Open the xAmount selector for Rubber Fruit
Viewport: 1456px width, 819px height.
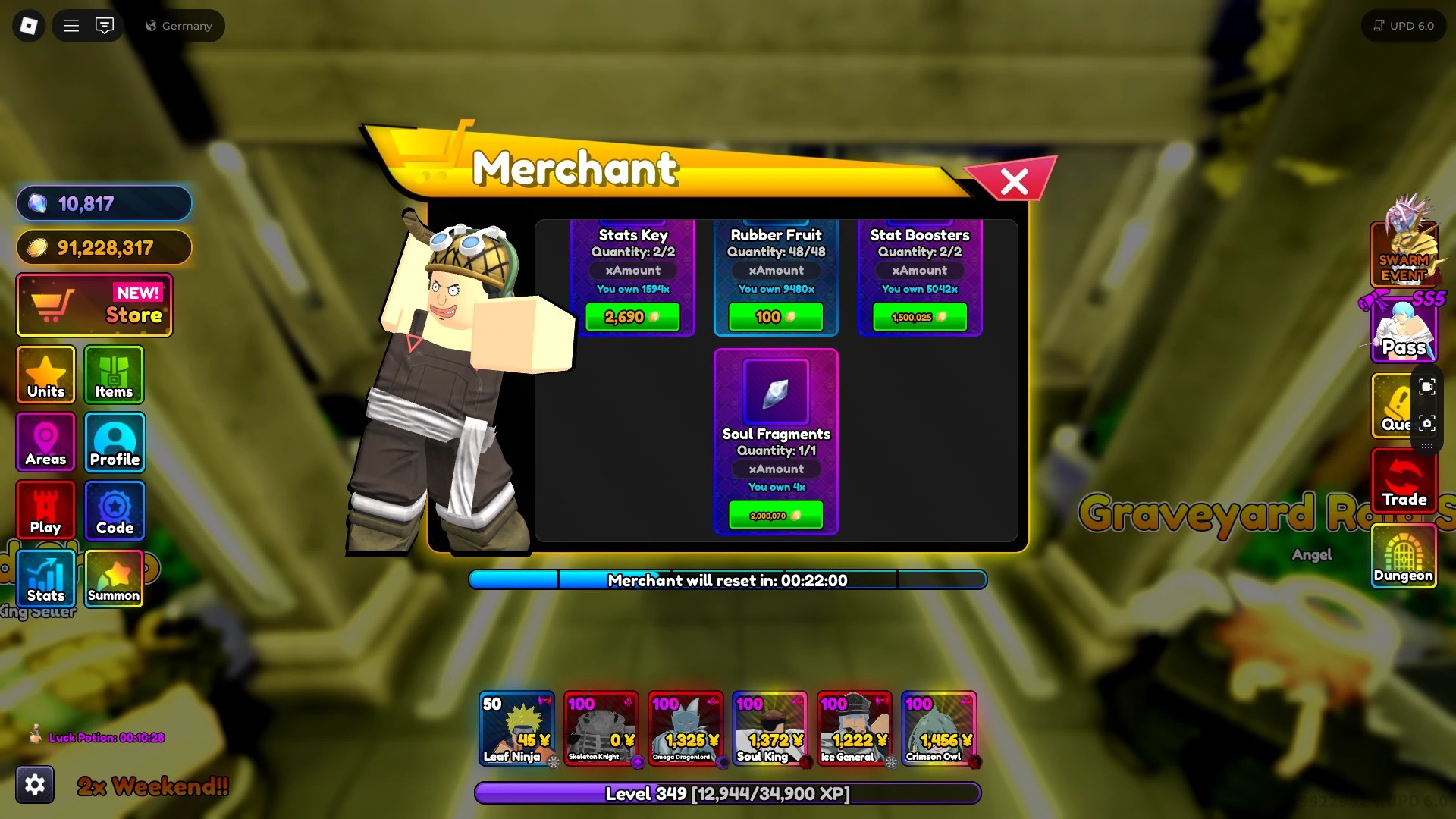point(776,270)
